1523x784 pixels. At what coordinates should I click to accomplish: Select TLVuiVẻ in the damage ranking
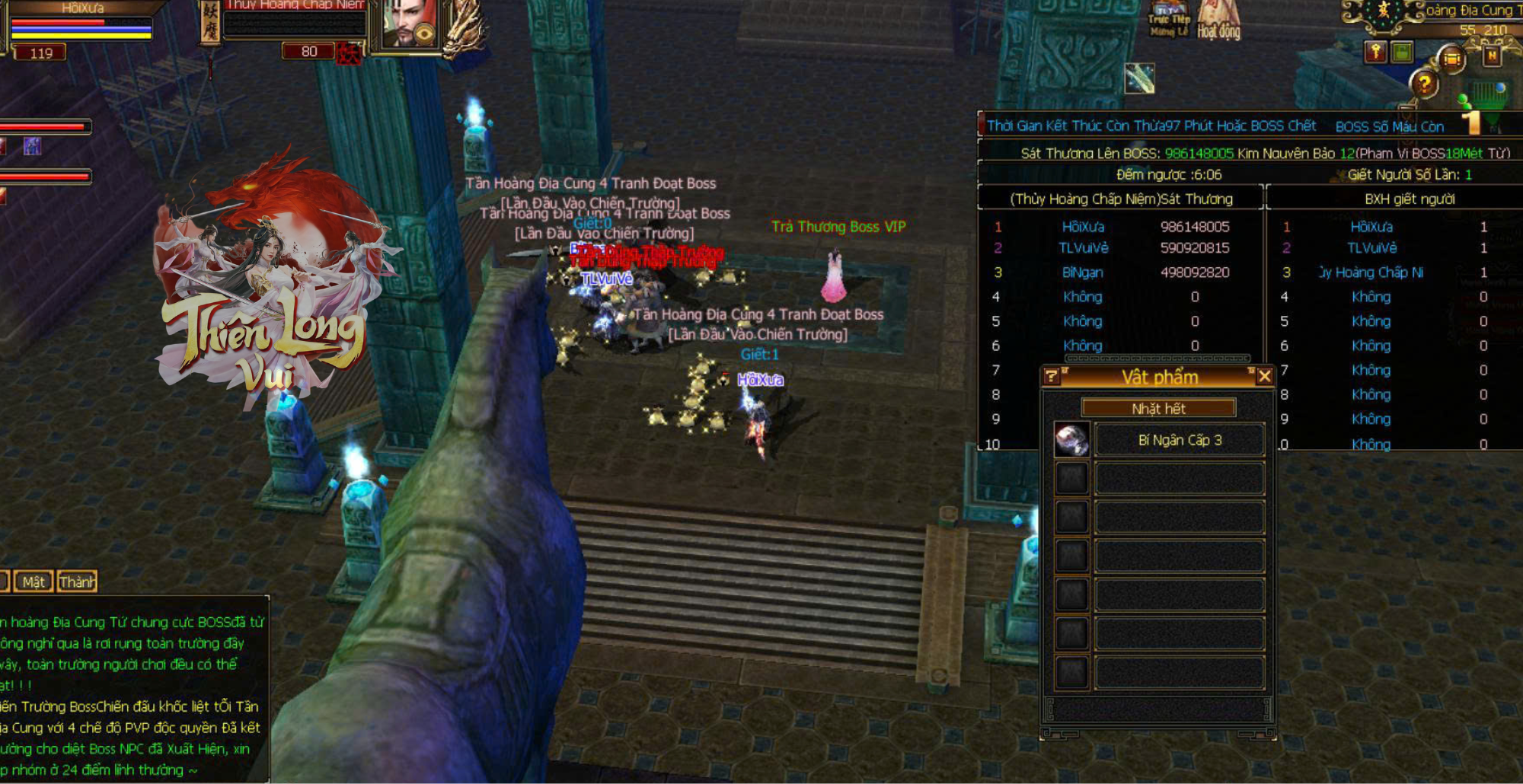(x=1083, y=248)
